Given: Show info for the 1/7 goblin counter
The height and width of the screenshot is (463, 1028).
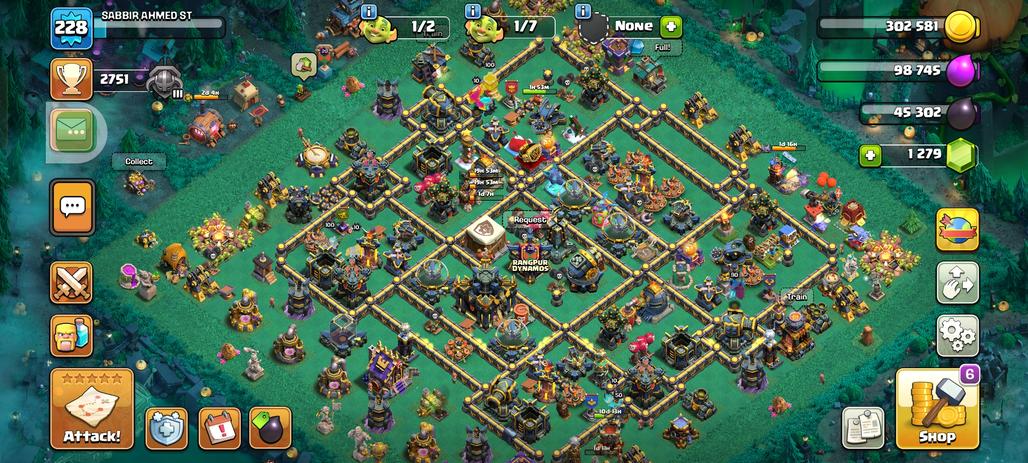Looking at the screenshot, I should pos(473,11).
